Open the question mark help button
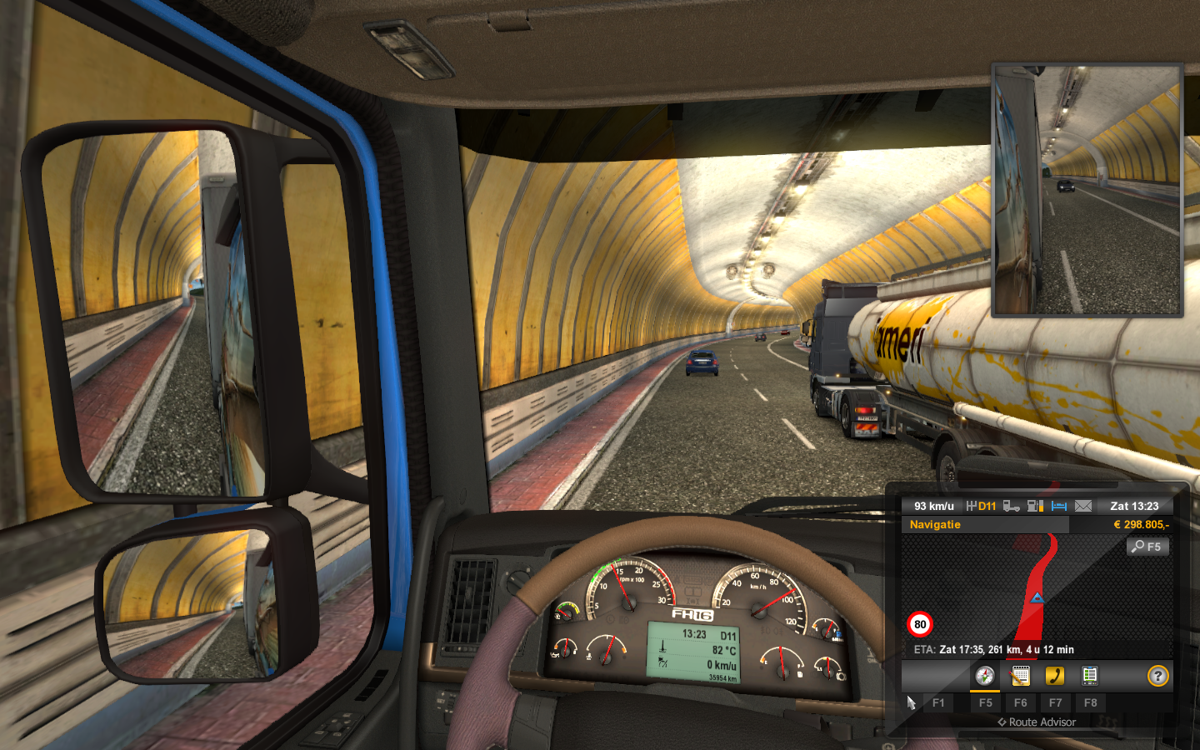 tap(1158, 676)
